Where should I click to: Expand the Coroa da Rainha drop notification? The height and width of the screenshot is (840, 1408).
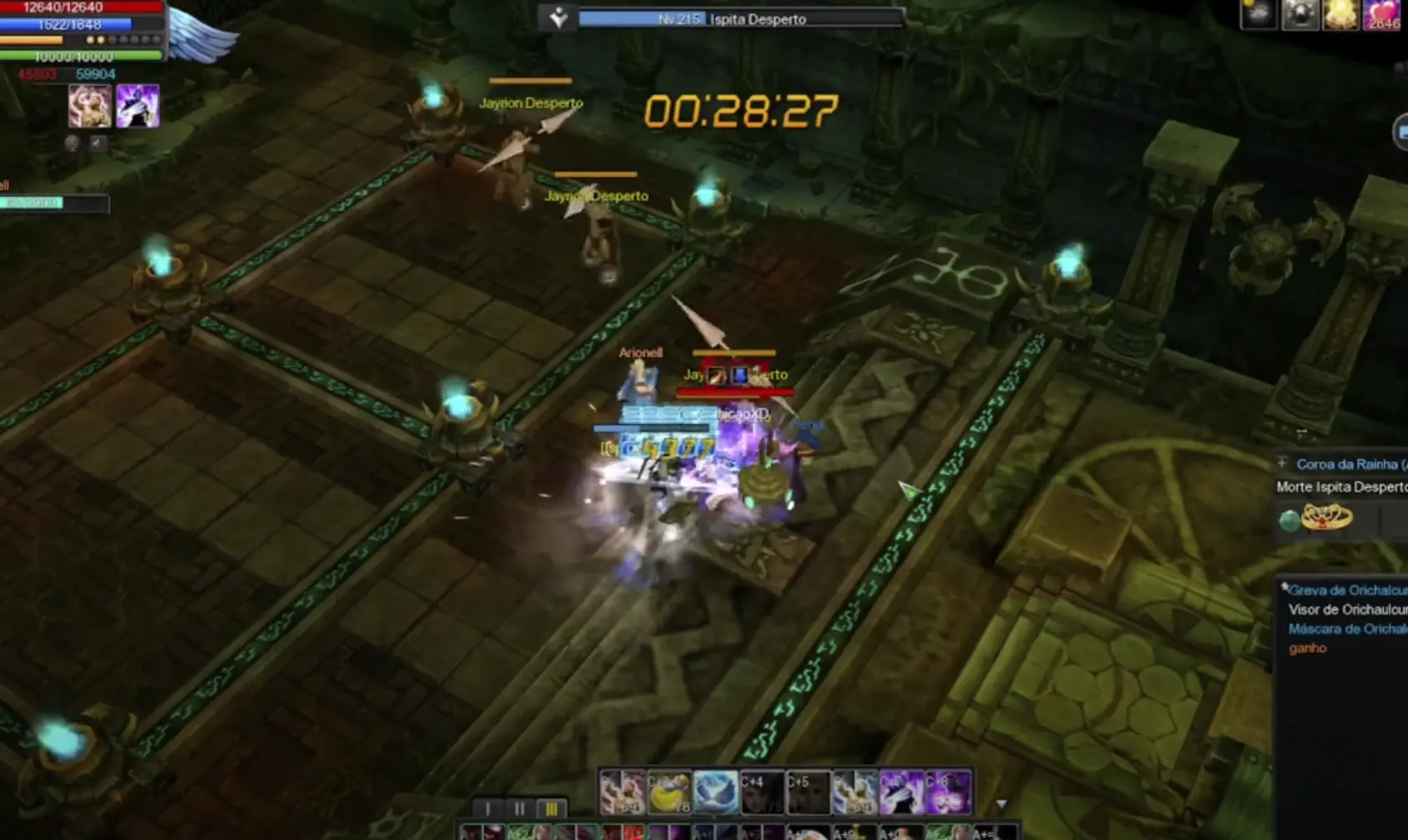pyautogui.click(x=1283, y=463)
